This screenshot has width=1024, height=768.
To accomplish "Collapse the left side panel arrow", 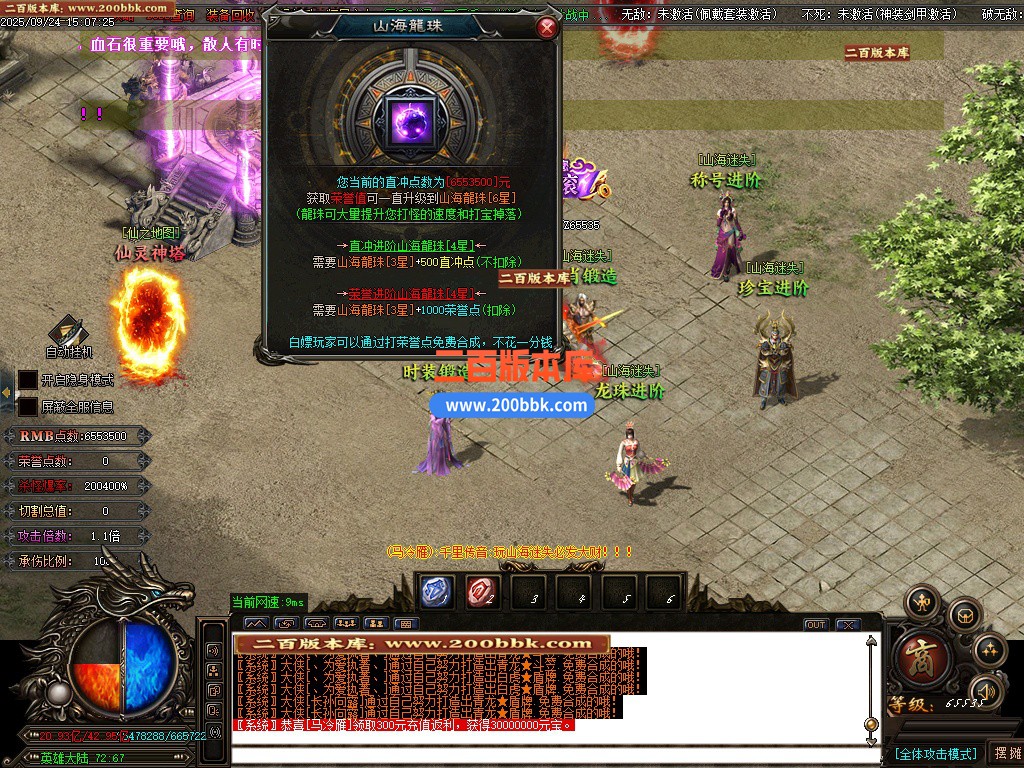I will tap(6, 393).
